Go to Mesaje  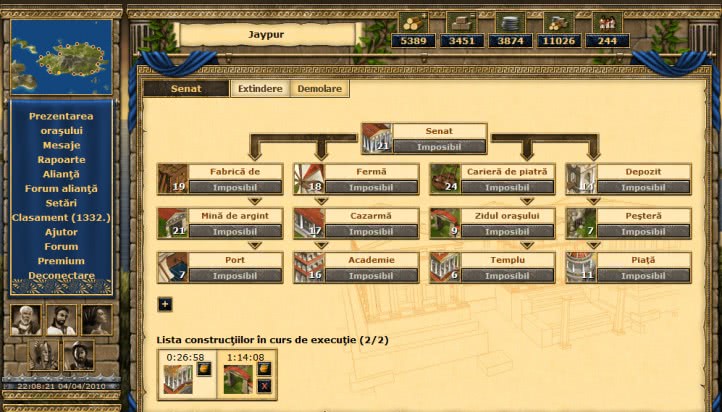click(61, 145)
